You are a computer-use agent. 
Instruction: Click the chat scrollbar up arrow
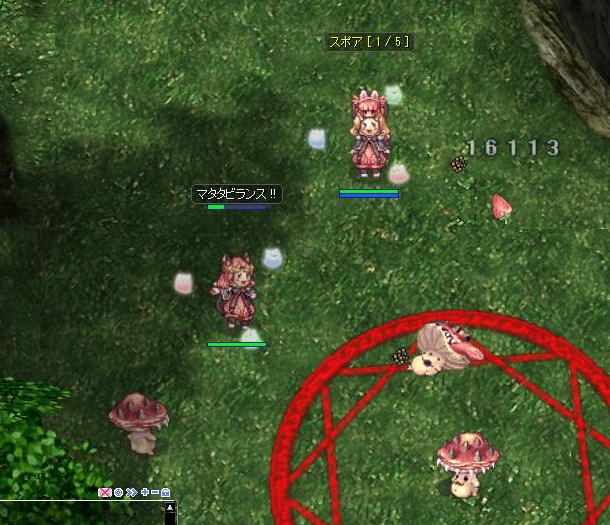(x=170, y=508)
